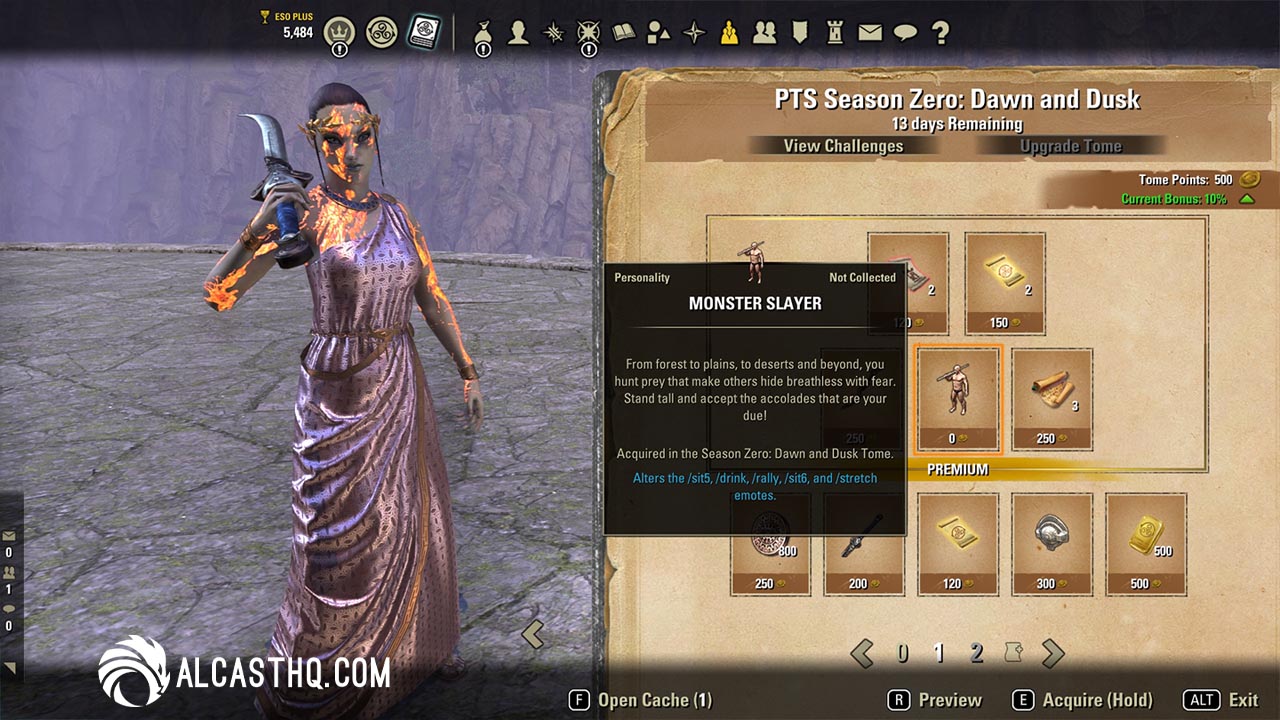The height and width of the screenshot is (720, 1280).
Task: Select the highlighted Monster Slayer personality reward
Action: (x=955, y=399)
